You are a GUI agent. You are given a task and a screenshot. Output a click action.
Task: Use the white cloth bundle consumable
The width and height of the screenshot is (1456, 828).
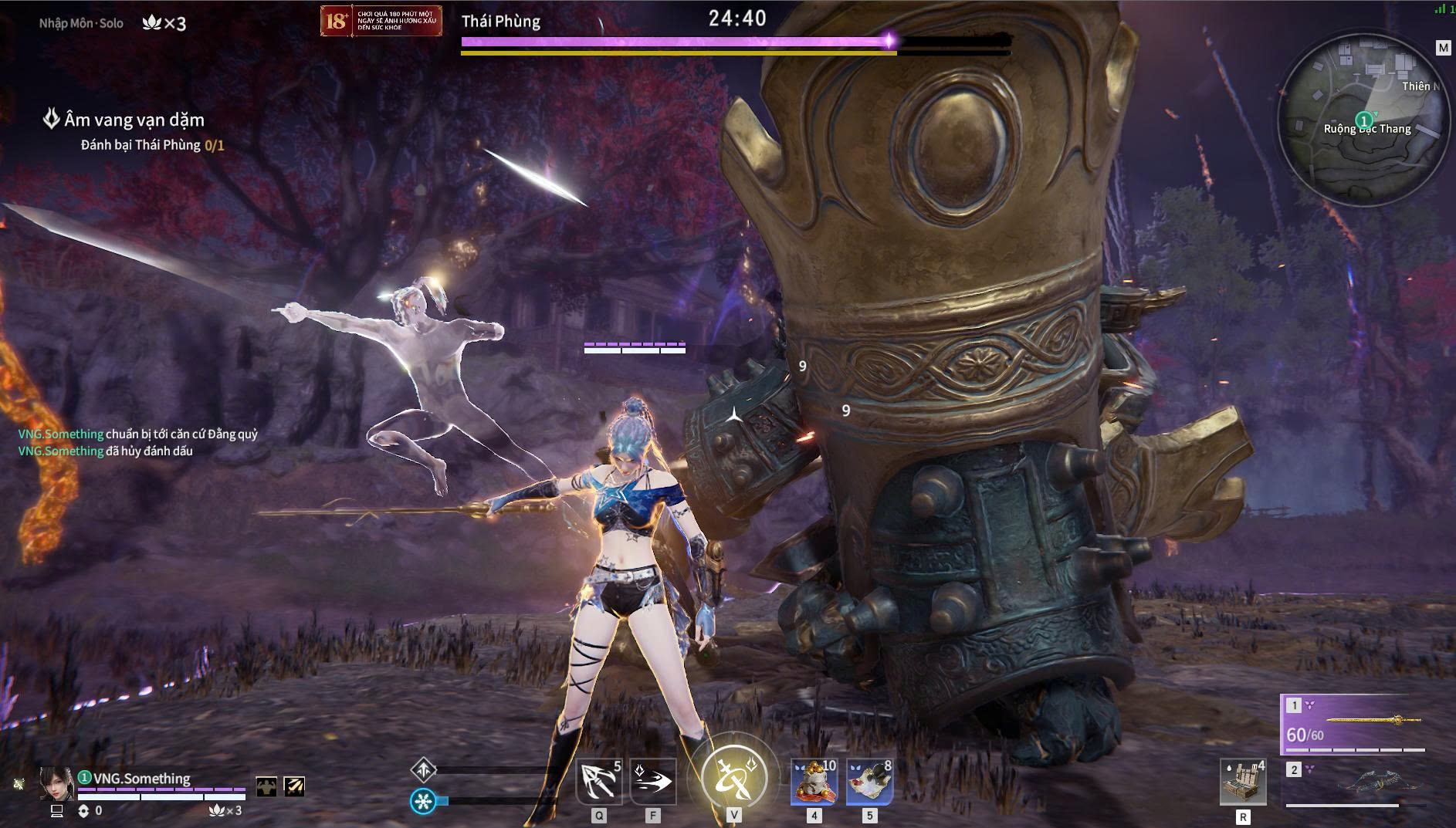[x=870, y=781]
